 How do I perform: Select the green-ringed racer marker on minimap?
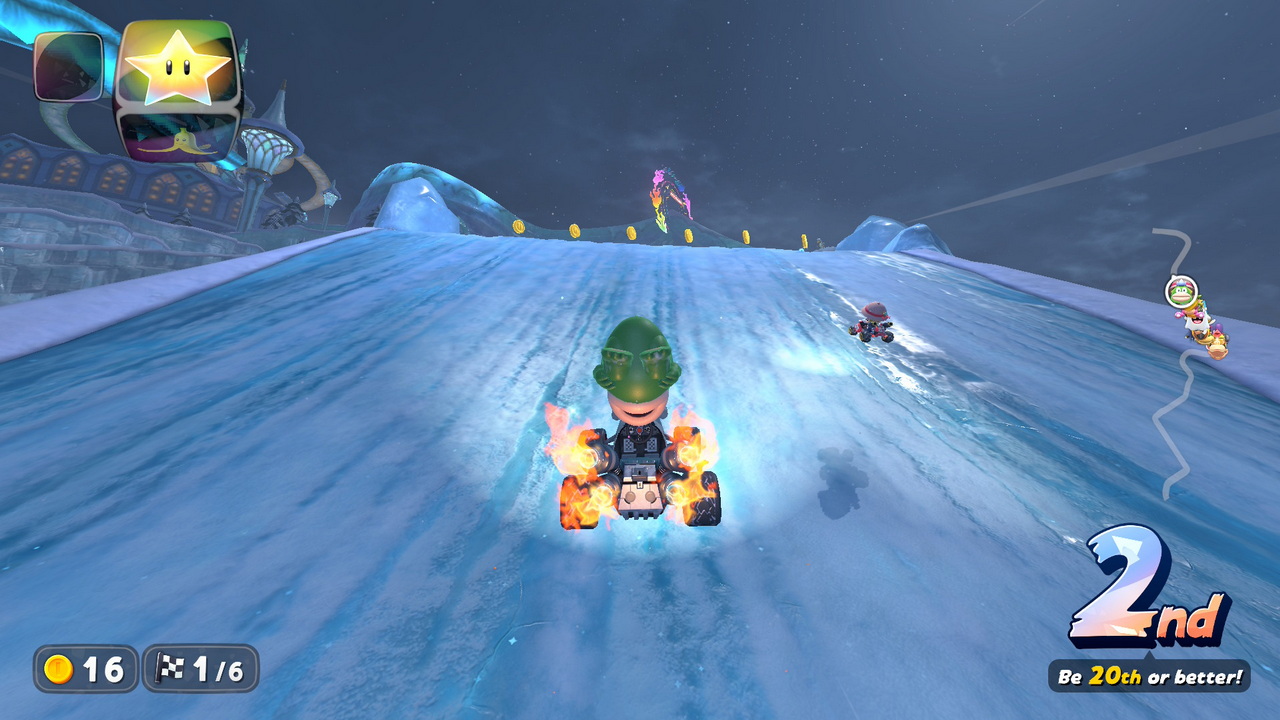coord(1181,291)
